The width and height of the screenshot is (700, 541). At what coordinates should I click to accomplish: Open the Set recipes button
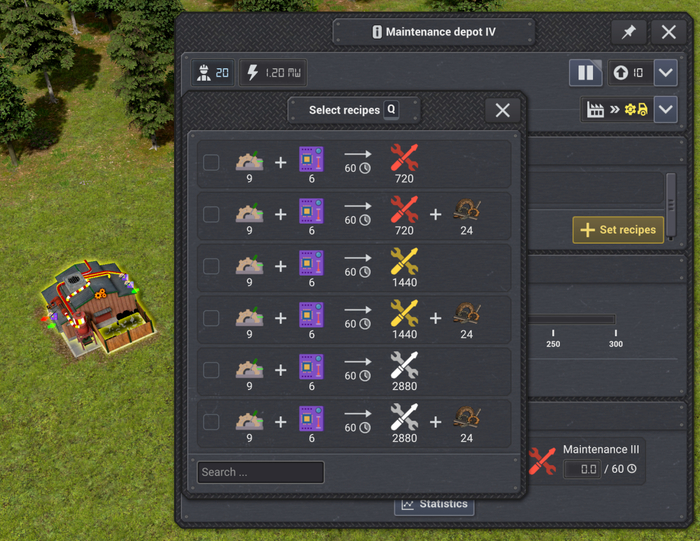pyautogui.click(x=618, y=230)
